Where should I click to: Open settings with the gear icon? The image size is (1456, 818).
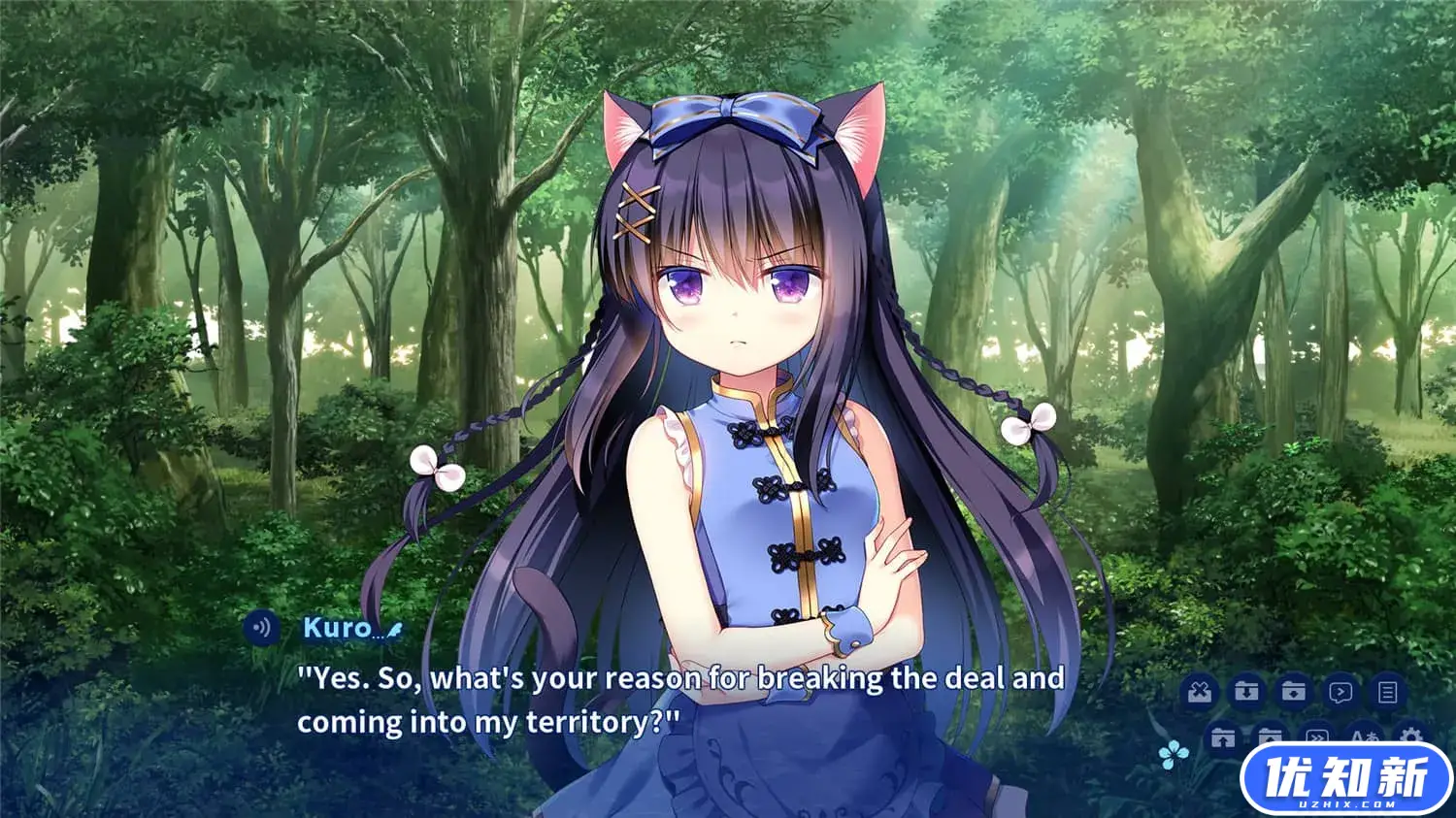pyautogui.click(x=1411, y=736)
